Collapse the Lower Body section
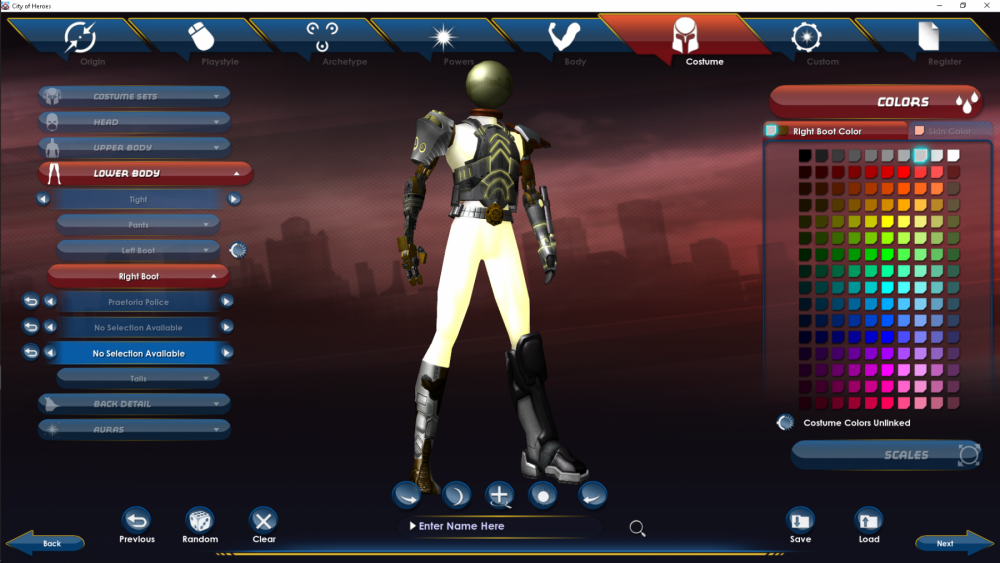This screenshot has height=563, width=1000. 145,174
